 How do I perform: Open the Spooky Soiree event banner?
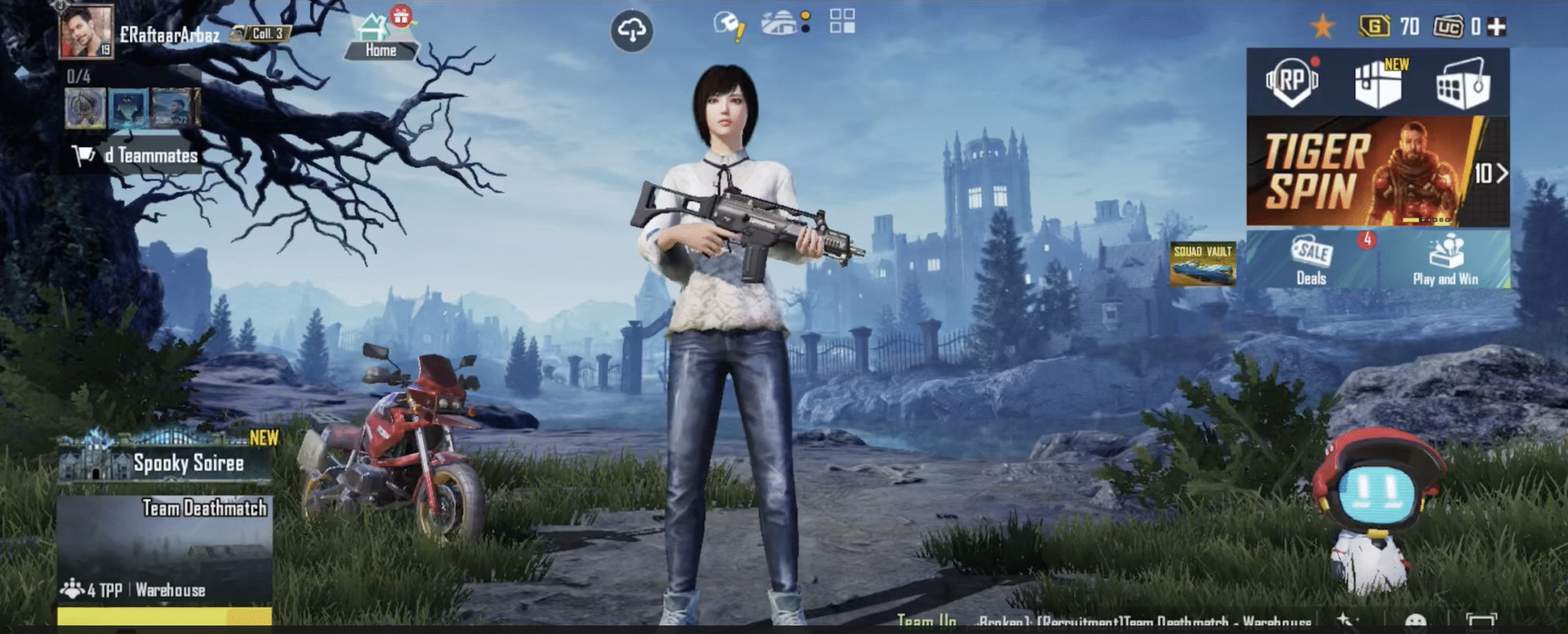(x=165, y=460)
